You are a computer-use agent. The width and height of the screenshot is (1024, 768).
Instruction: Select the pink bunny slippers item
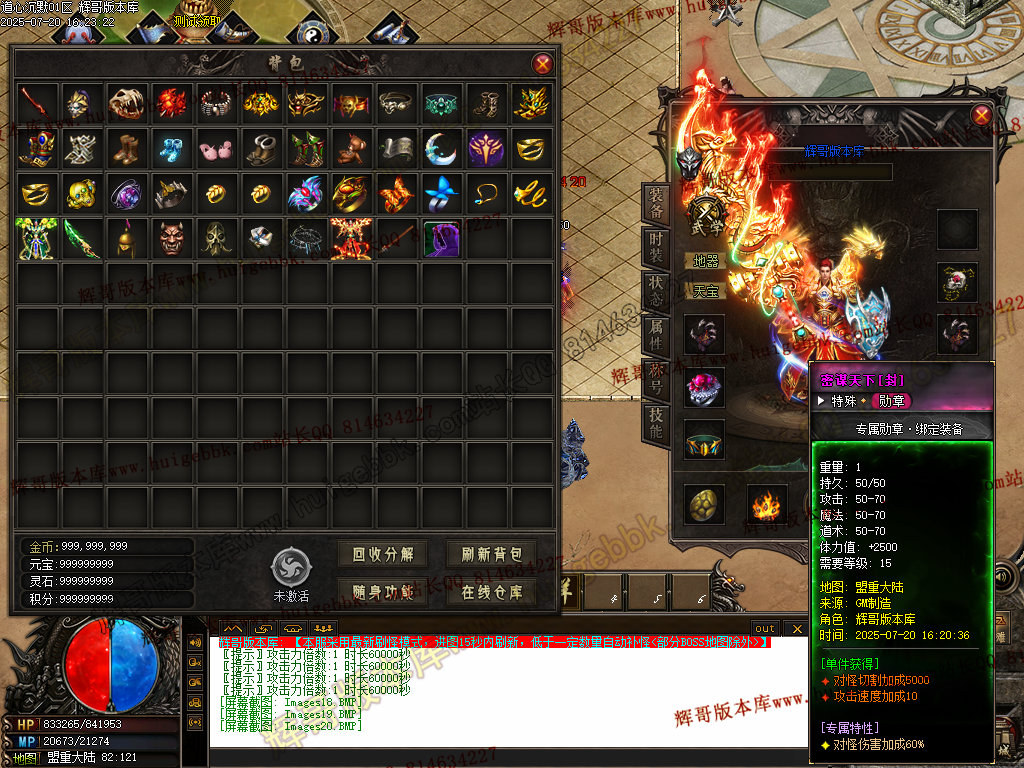(x=215, y=149)
